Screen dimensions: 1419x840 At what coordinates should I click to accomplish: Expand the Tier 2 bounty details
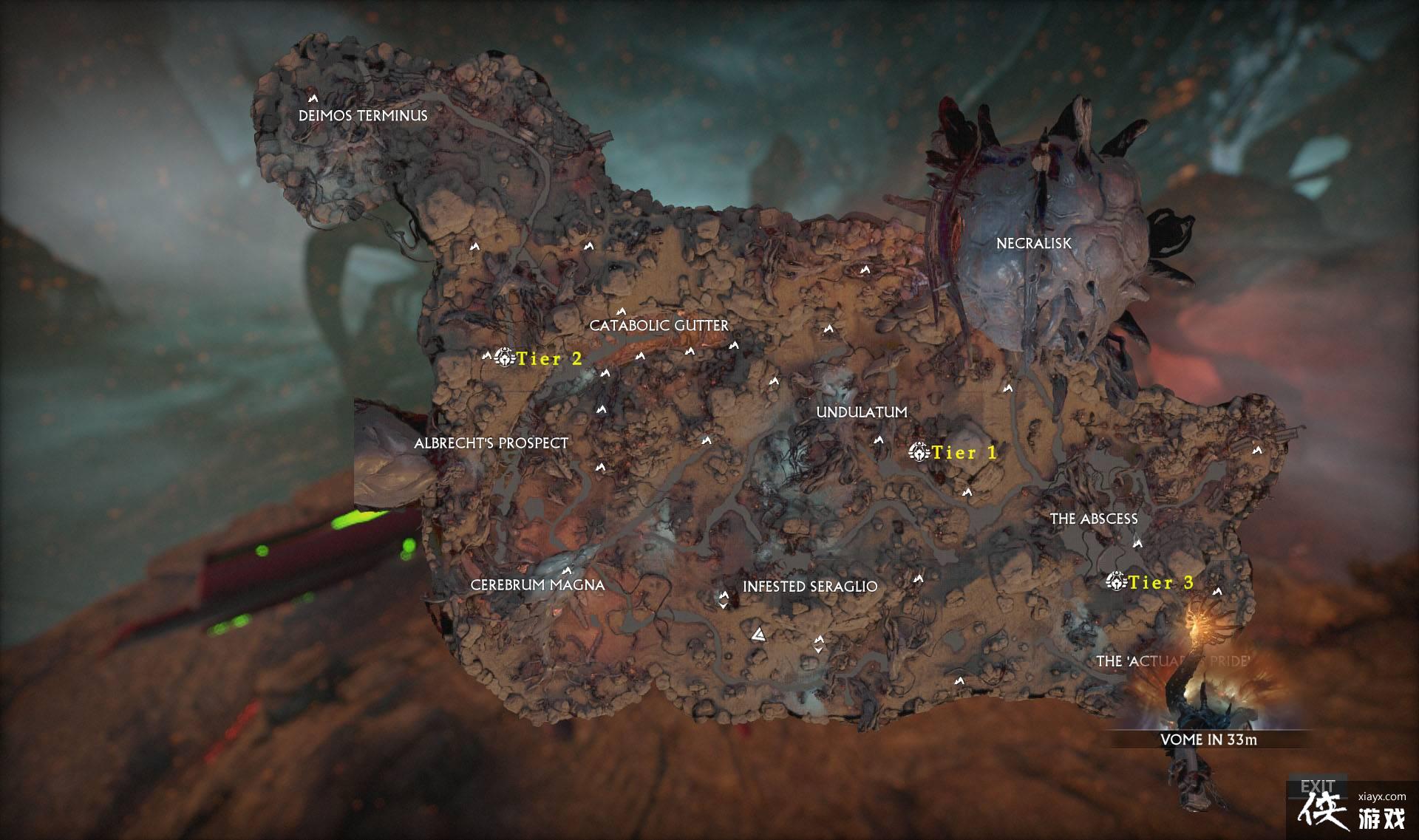click(550, 360)
